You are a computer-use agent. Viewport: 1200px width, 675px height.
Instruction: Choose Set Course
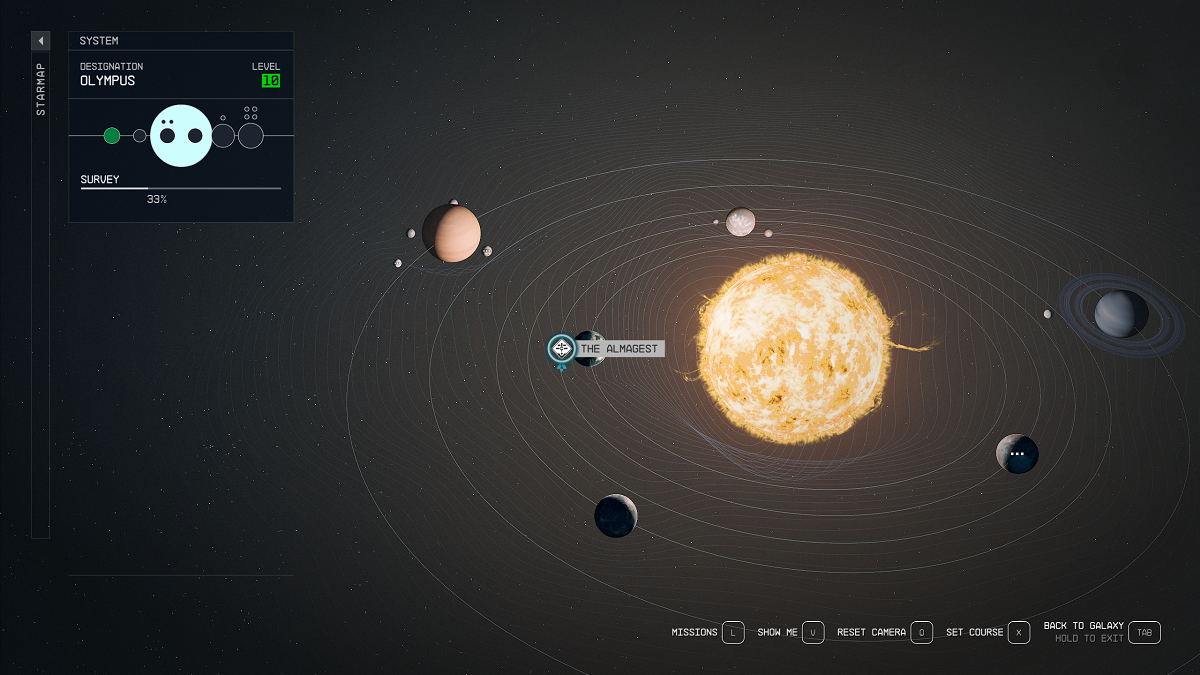[1018, 632]
